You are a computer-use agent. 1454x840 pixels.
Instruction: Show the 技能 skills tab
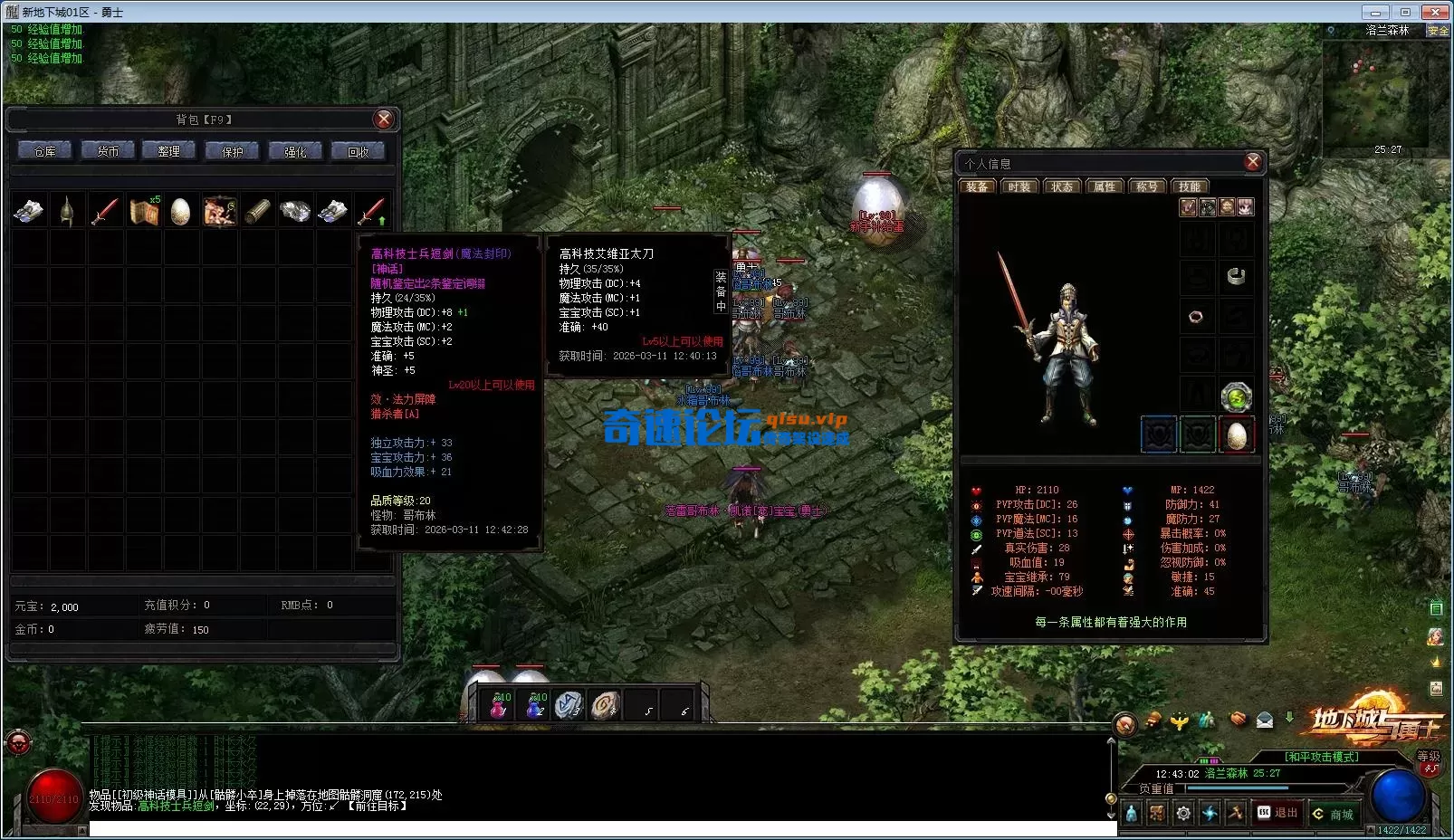1190,186
